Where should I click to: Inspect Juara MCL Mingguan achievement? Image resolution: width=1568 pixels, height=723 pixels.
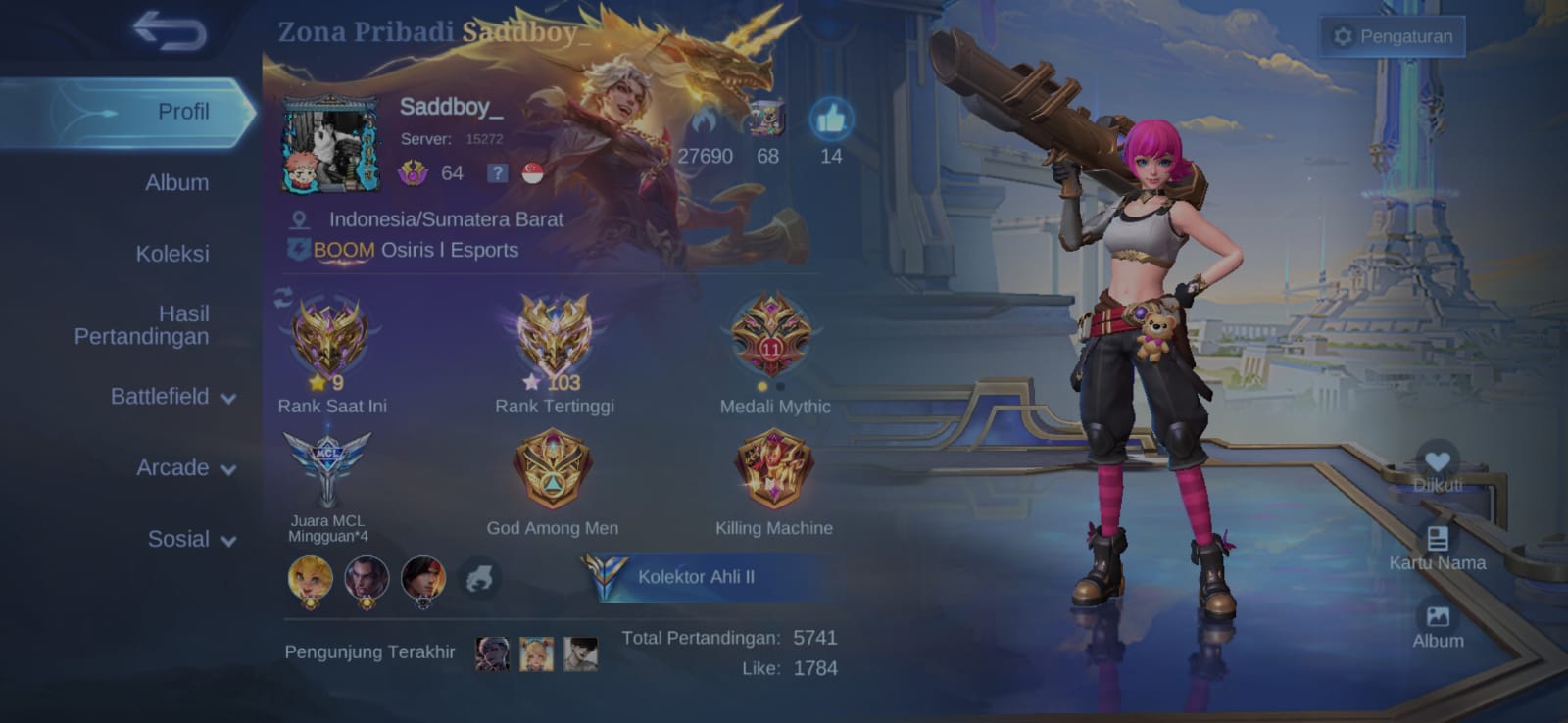coord(327,467)
